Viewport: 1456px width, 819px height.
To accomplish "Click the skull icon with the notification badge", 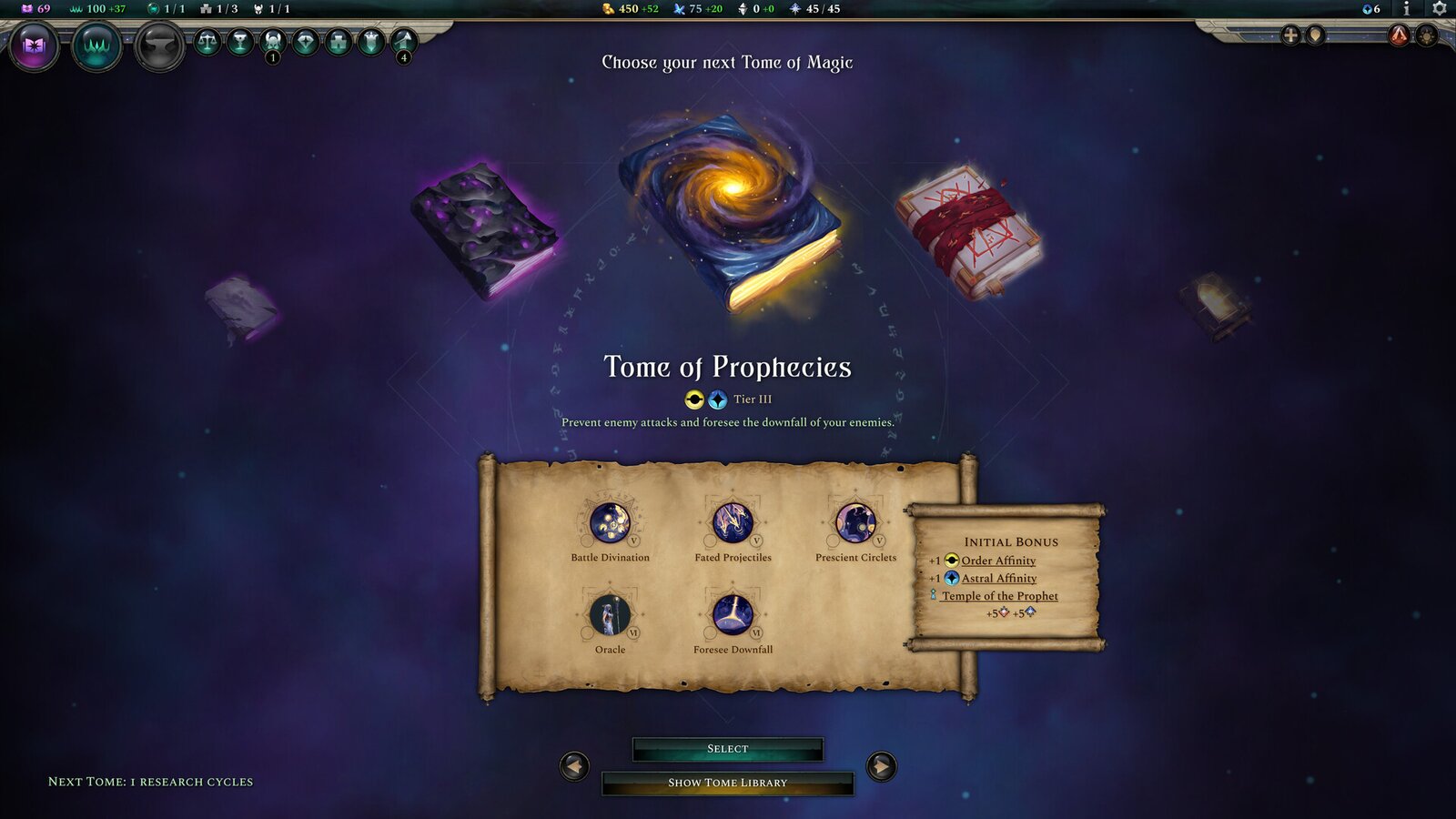I will (274, 42).
